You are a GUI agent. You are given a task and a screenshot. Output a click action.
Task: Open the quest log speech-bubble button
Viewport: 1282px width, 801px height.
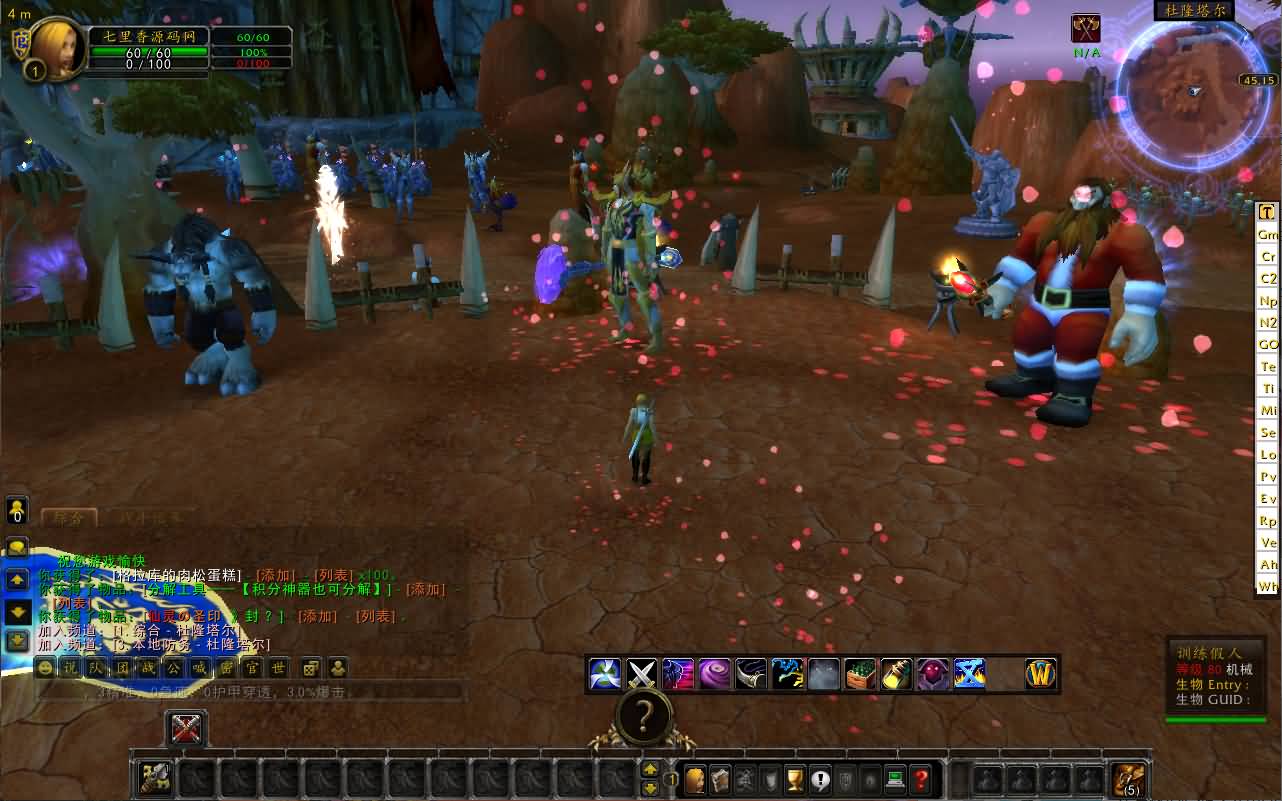(820, 779)
